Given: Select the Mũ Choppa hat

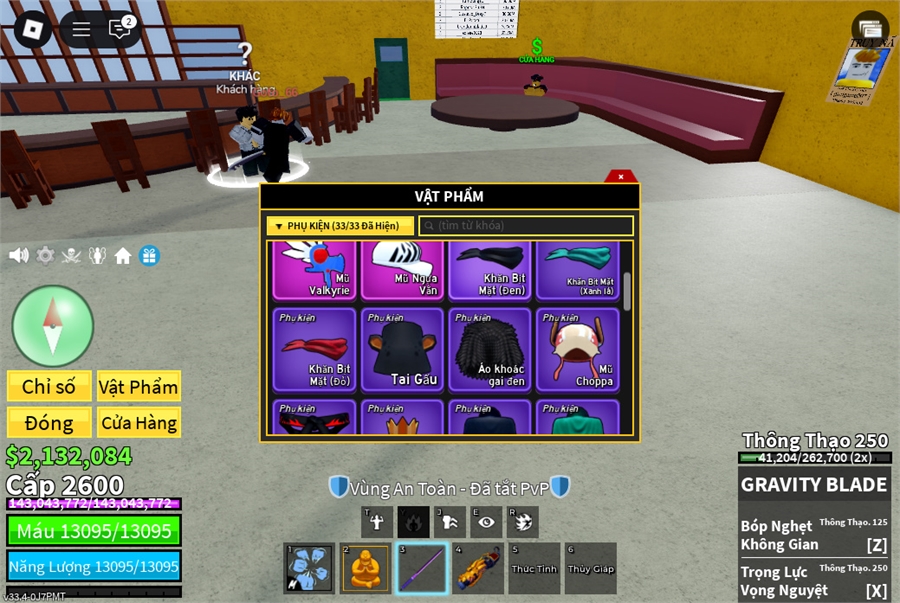Looking at the screenshot, I should (578, 348).
